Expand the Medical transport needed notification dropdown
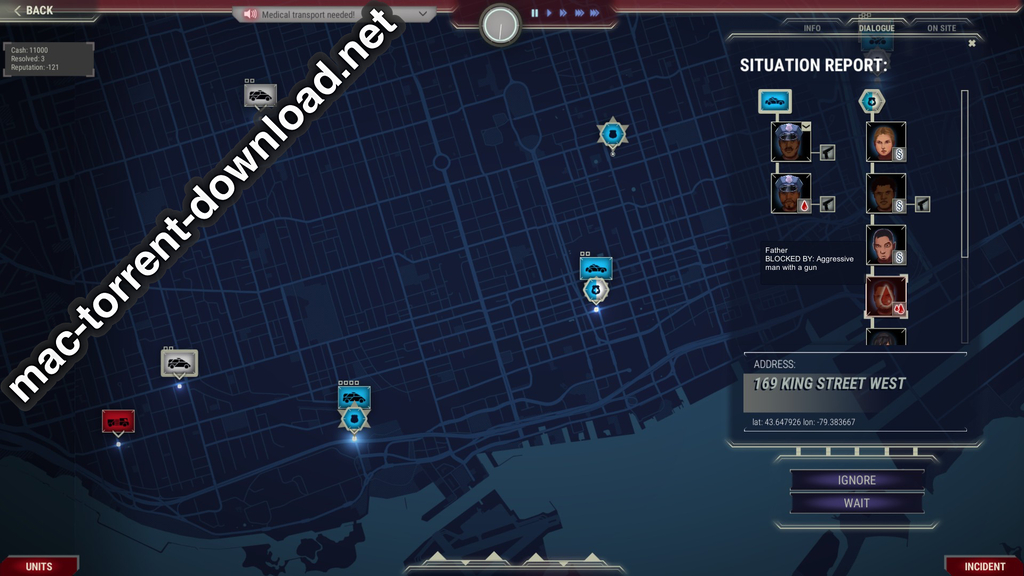The image size is (1024, 576). pyautogui.click(x=423, y=14)
